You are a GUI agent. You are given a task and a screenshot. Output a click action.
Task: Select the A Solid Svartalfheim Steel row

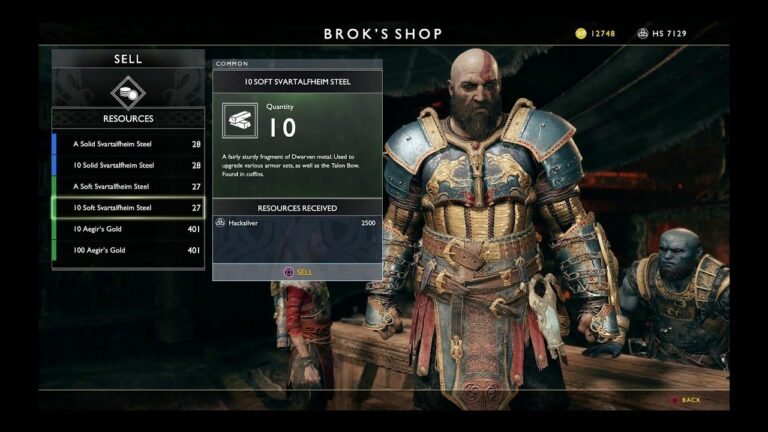[x=128, y=144]
